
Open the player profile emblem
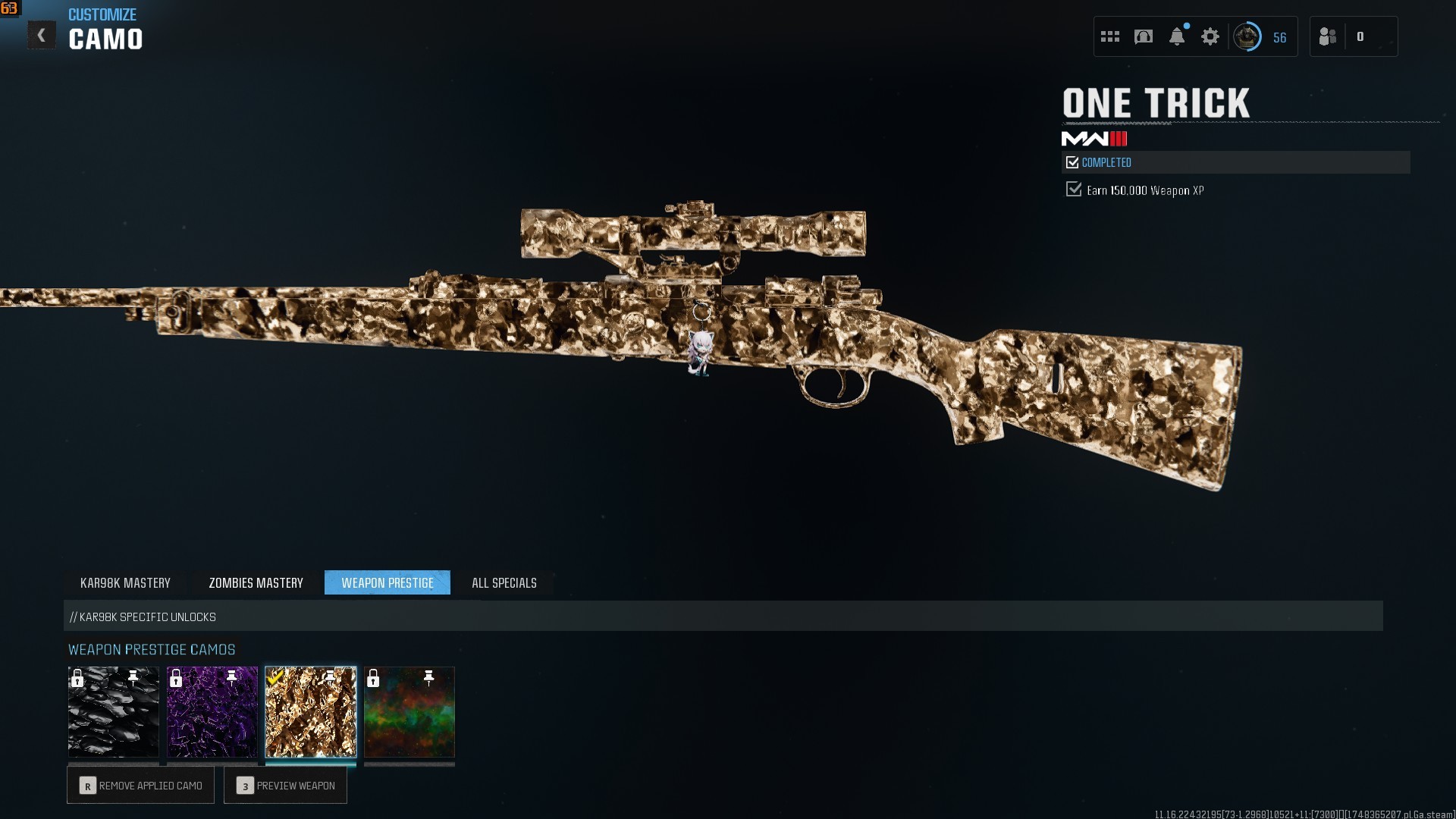[1247, 36]
